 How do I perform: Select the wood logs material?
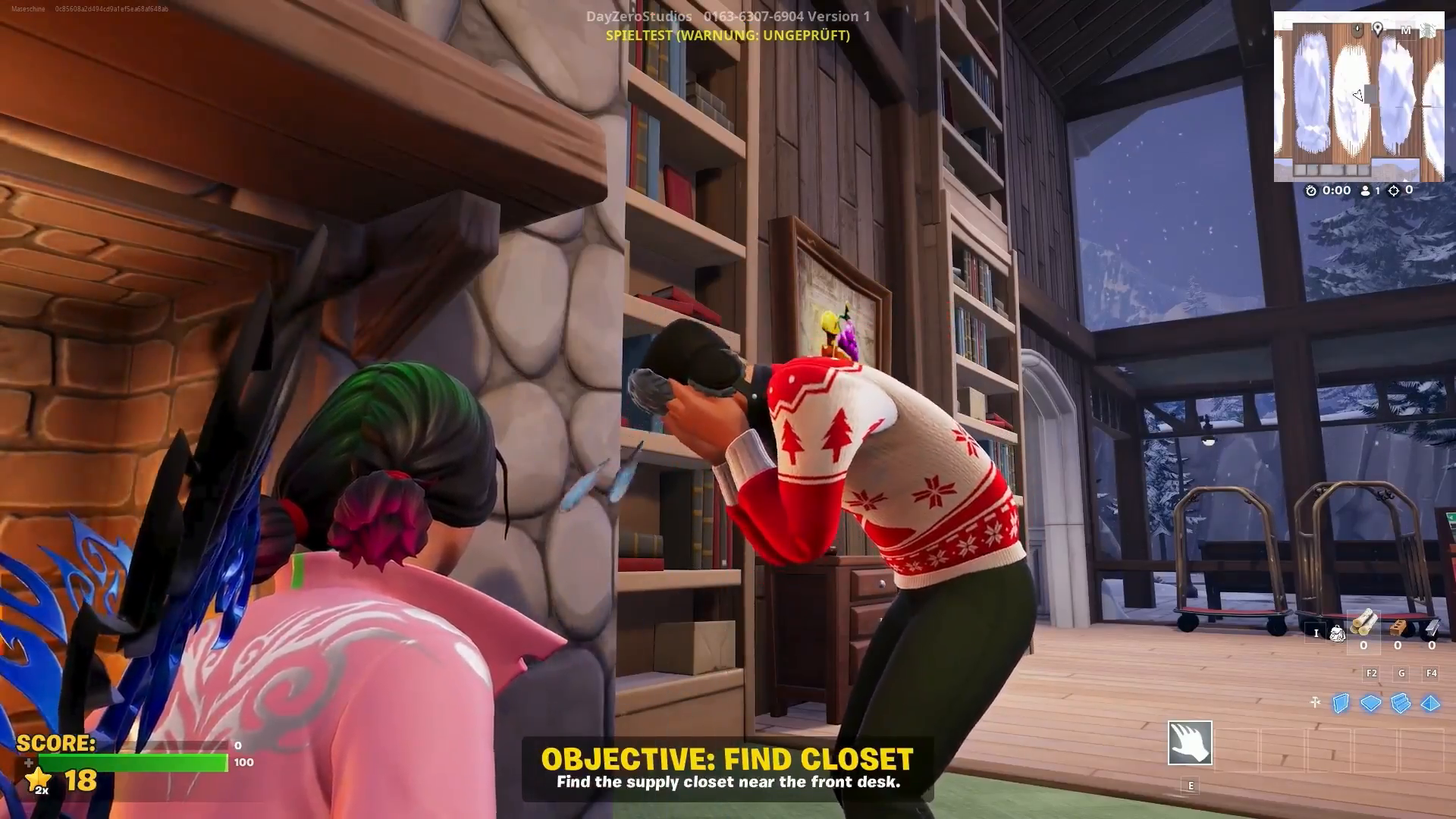click(x=1363, y=625)
